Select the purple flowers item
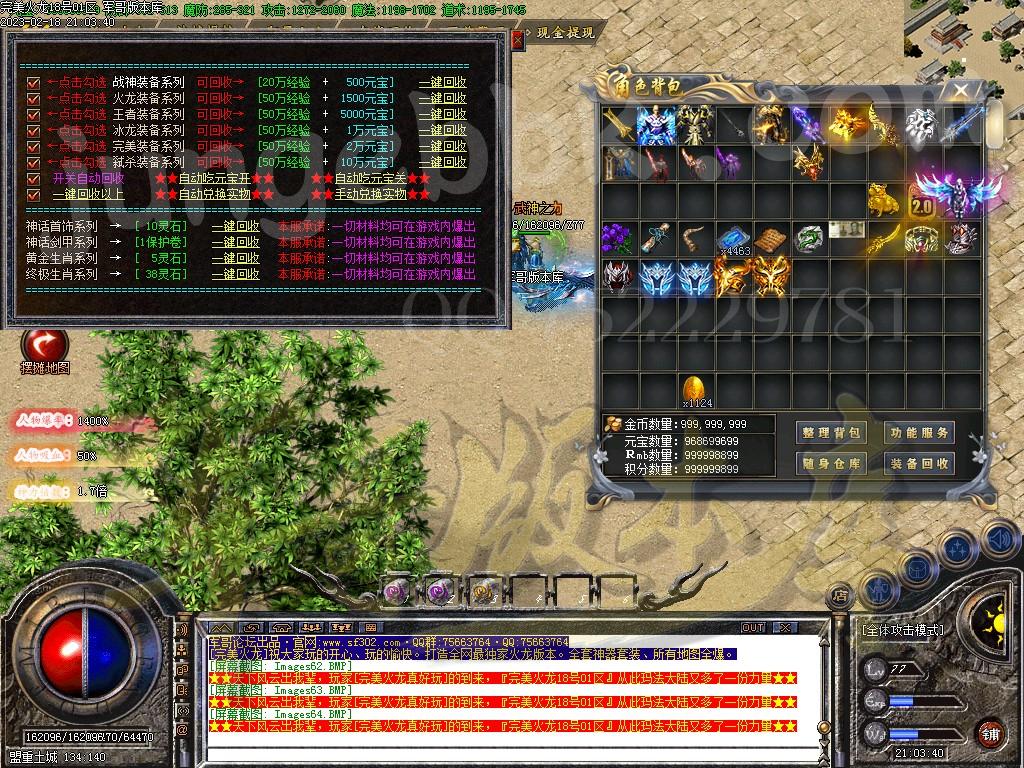 [x=619, y=238]
